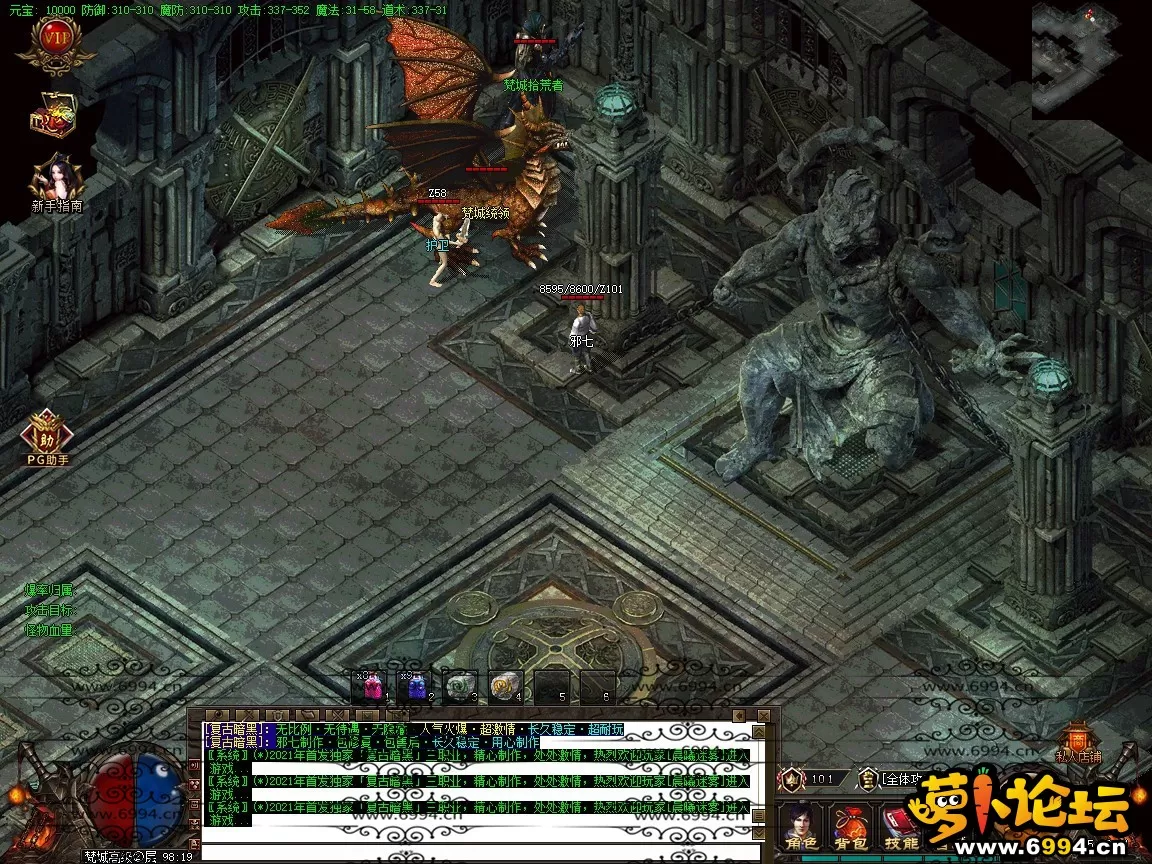The image size is (1152, 864).
Task: Open the PG助手 assistant
Action: (47, 435)
